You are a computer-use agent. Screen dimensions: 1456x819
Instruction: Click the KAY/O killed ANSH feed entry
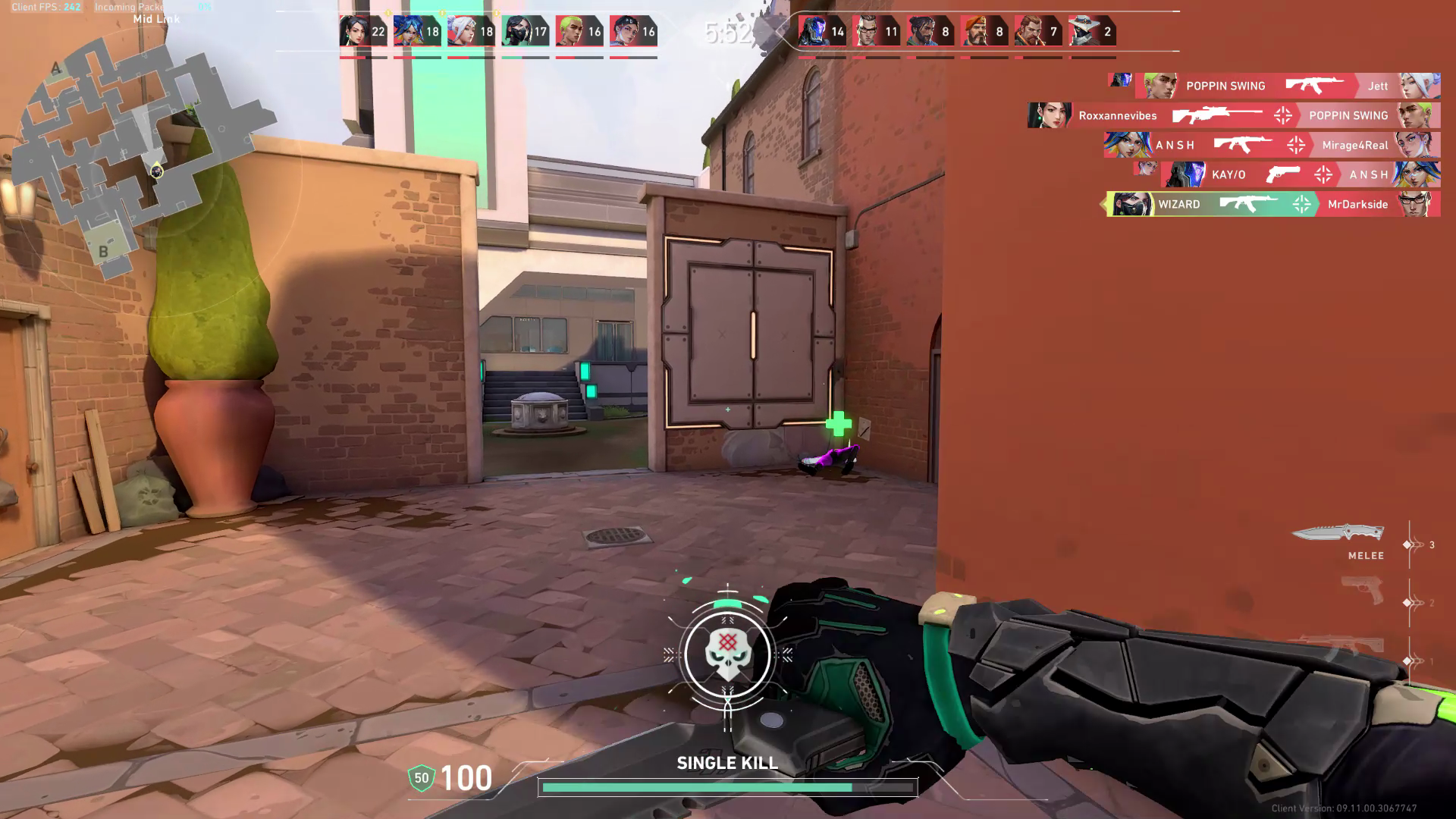[1300, 174]
